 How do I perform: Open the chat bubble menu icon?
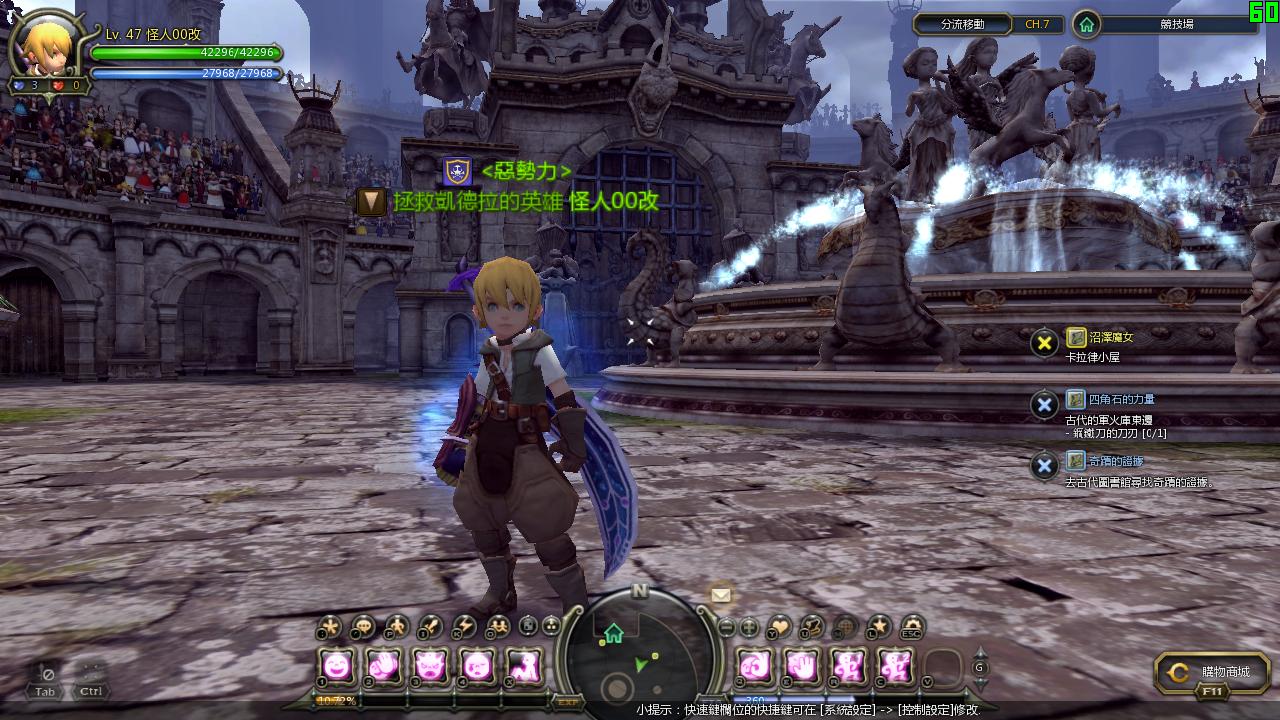[362, 628]
